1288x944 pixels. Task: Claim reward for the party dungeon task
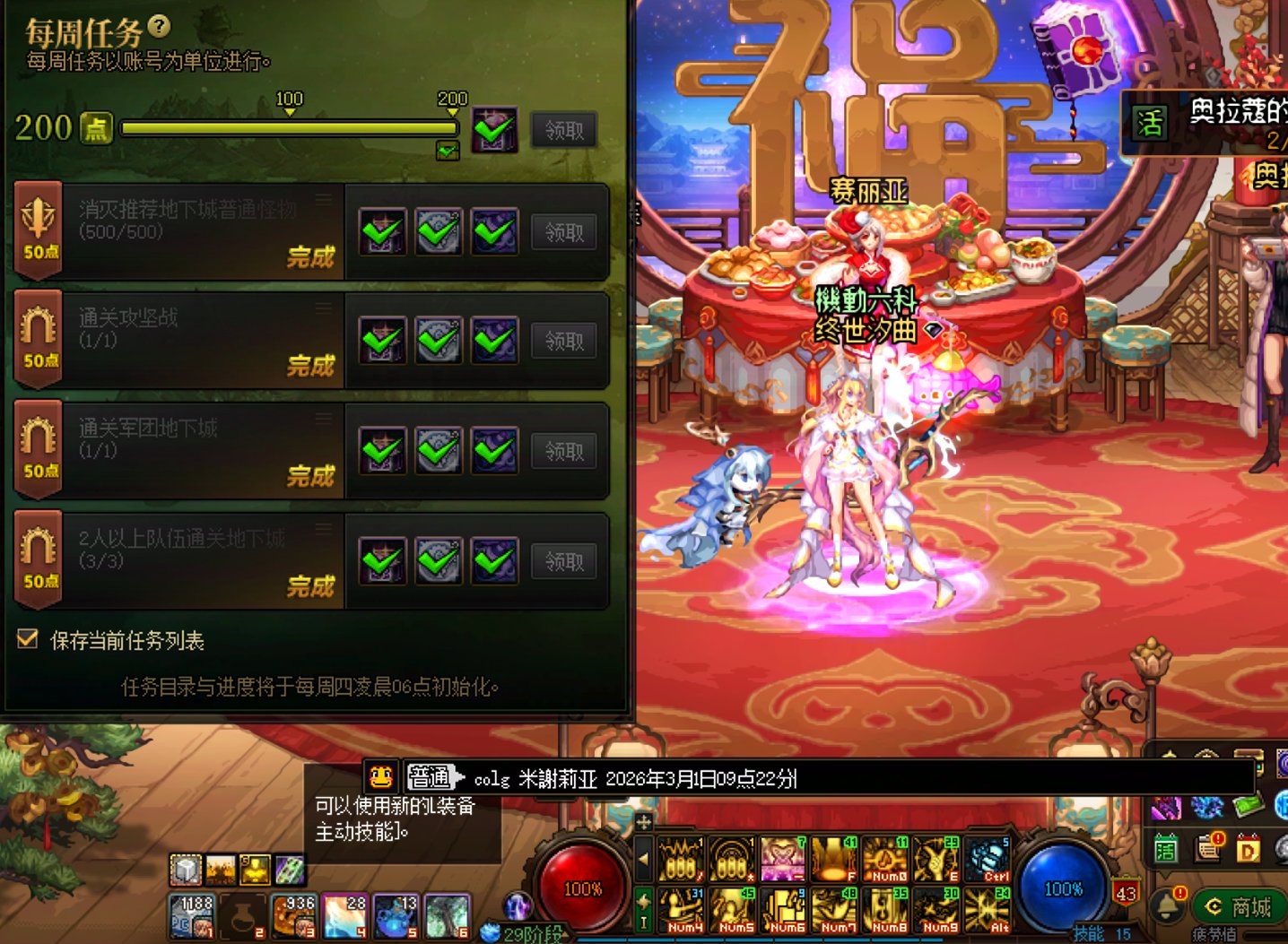click(x=563, y=562)
